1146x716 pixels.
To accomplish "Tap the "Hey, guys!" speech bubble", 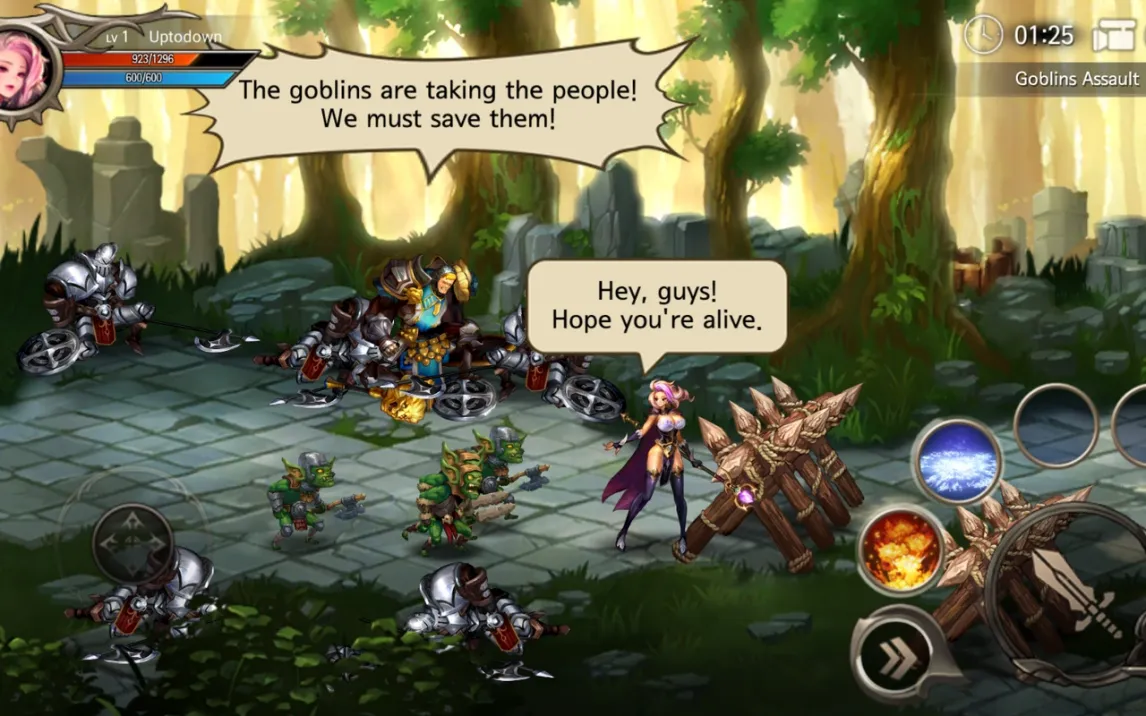I will pyautogui.click(x=656, y=307).
